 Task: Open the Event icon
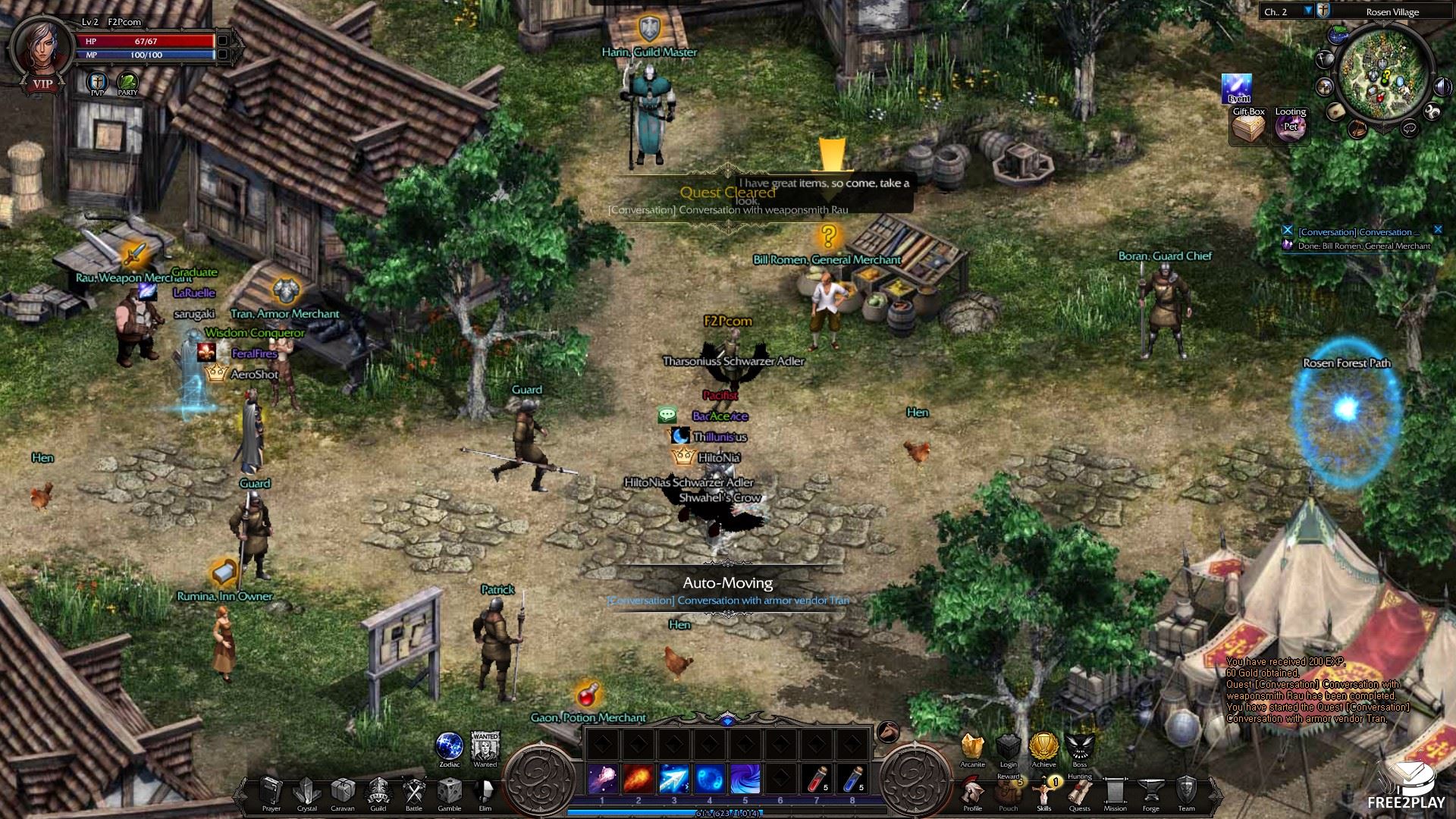tap(1237, 87)
